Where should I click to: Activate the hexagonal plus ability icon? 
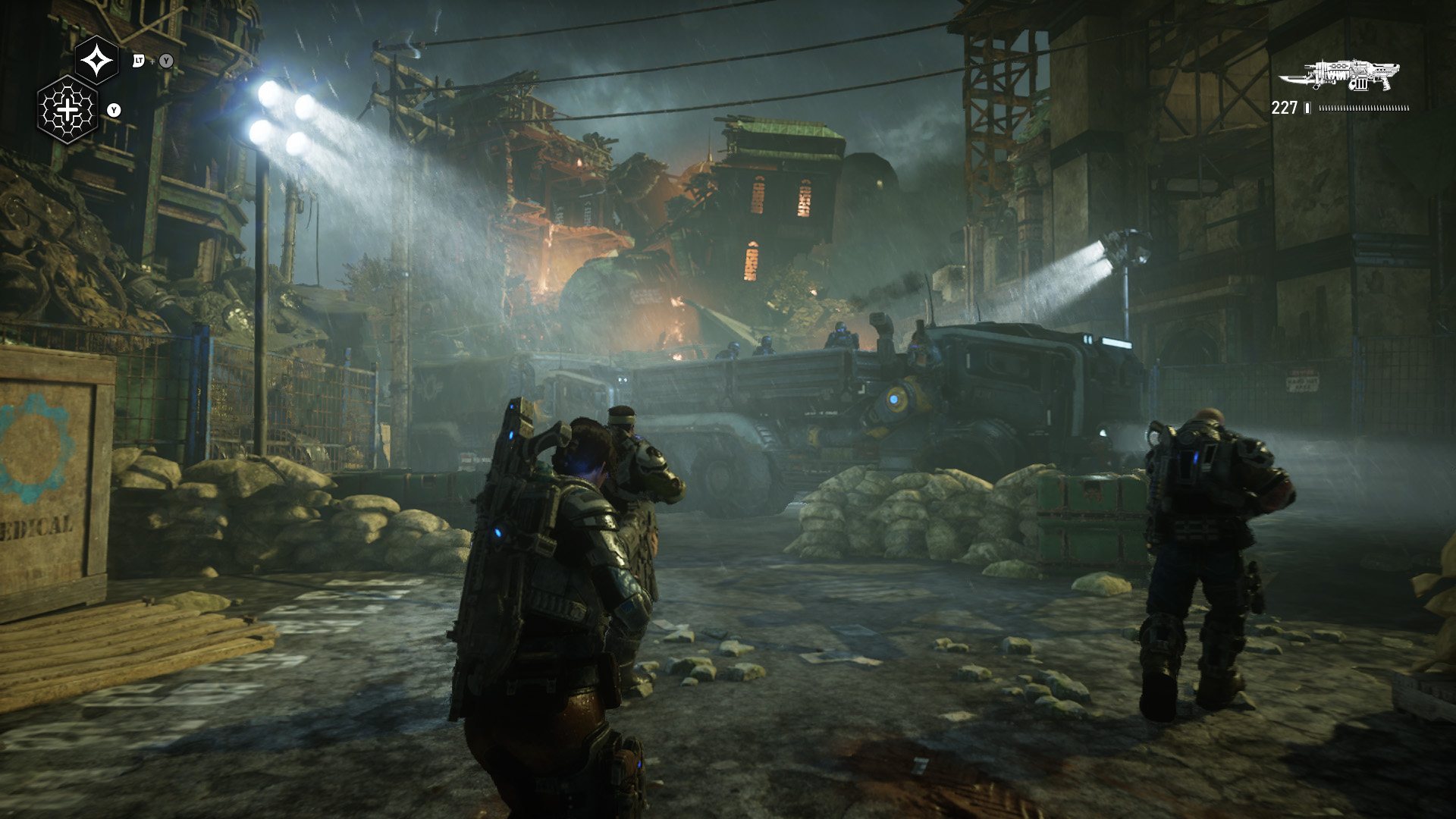point(67,110)
